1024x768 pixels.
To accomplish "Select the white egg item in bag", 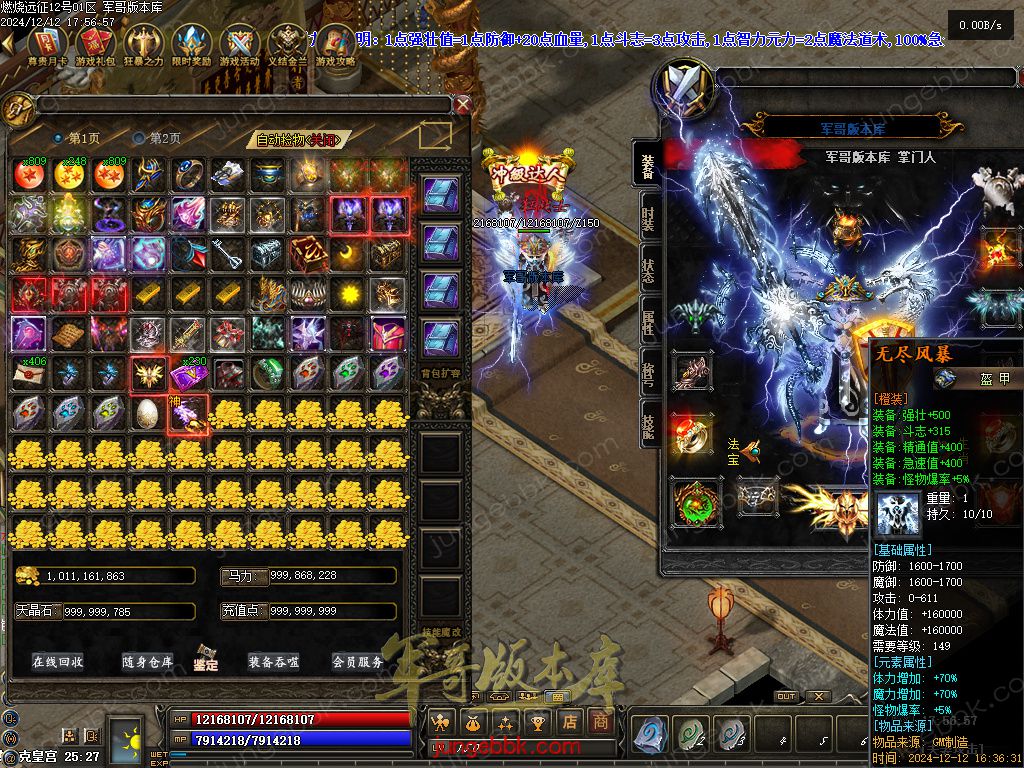I will tap(147, 412).
